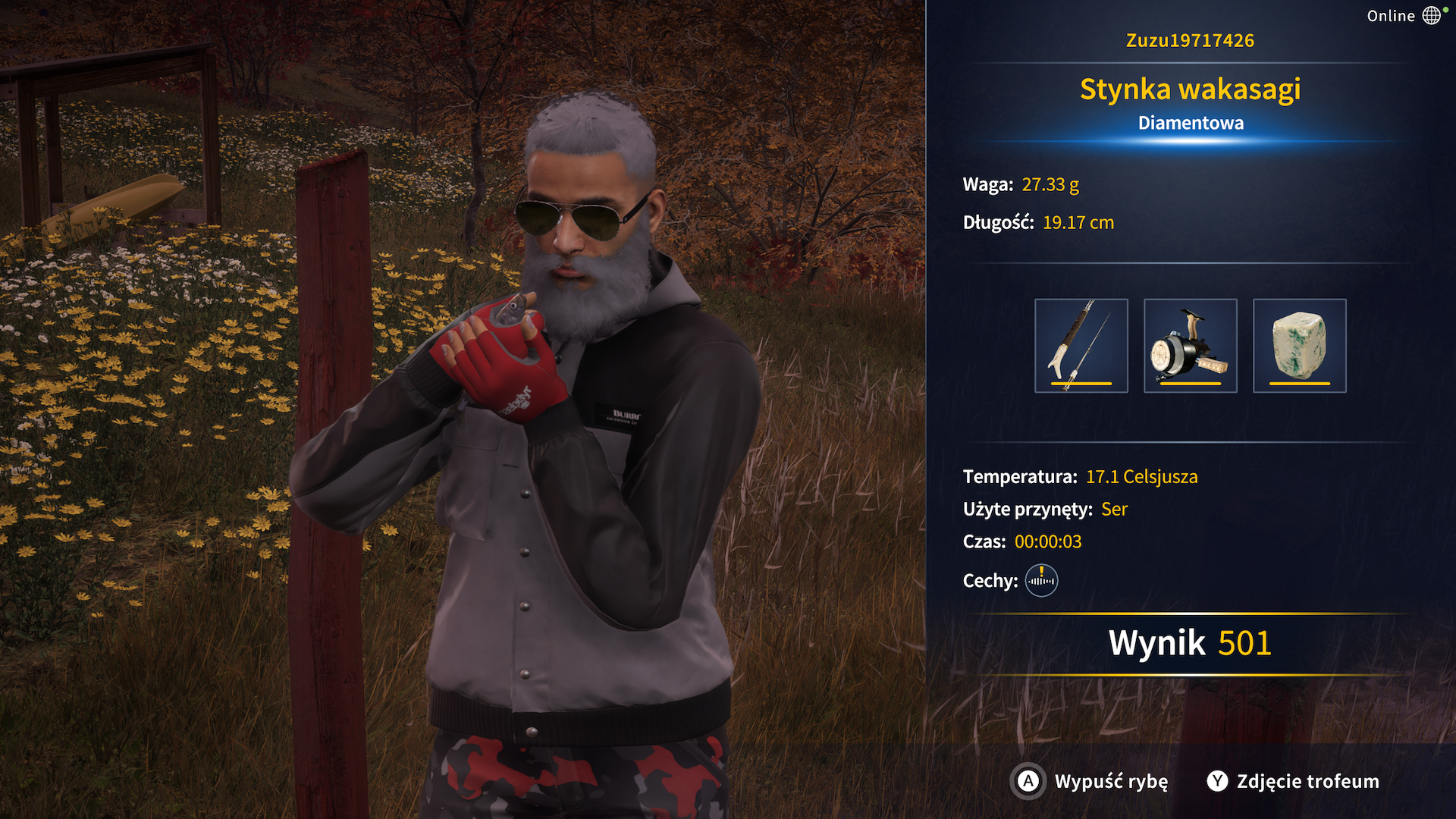Take a trophy photo with Zdjęcie trofeum

click(1293, 781)
